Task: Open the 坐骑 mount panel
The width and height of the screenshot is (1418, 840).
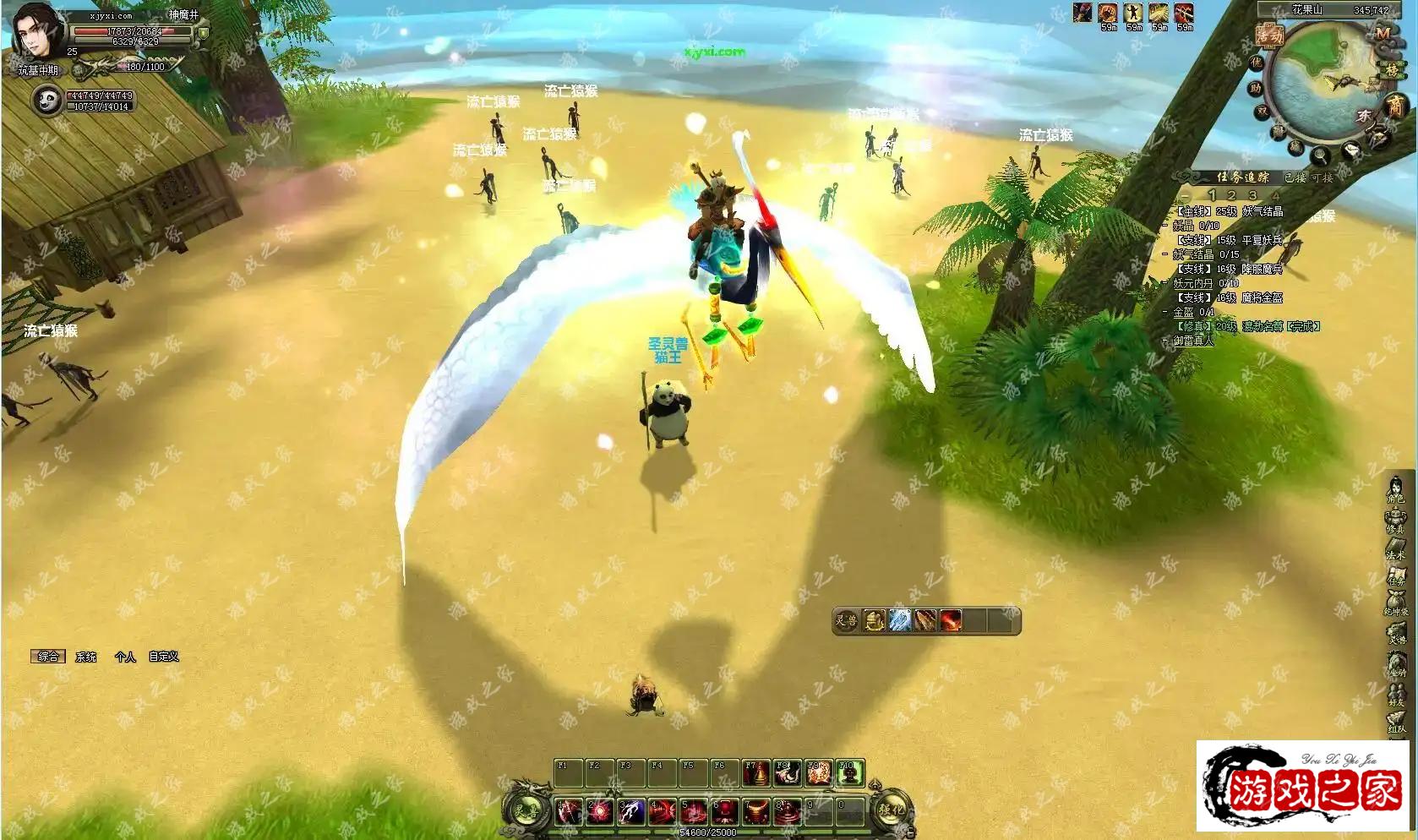Action: click(1396, 663)
